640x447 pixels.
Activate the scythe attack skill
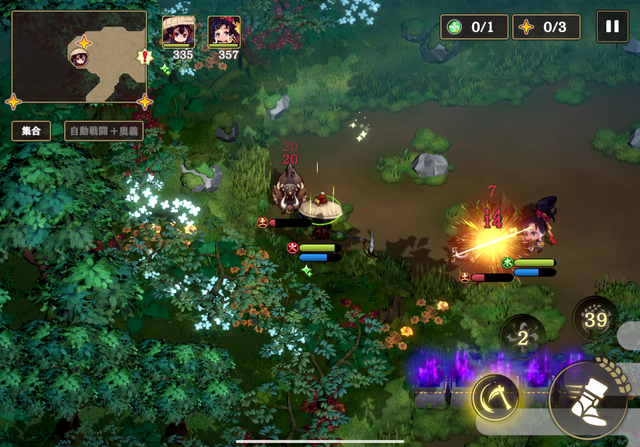[x=495, y=397]
